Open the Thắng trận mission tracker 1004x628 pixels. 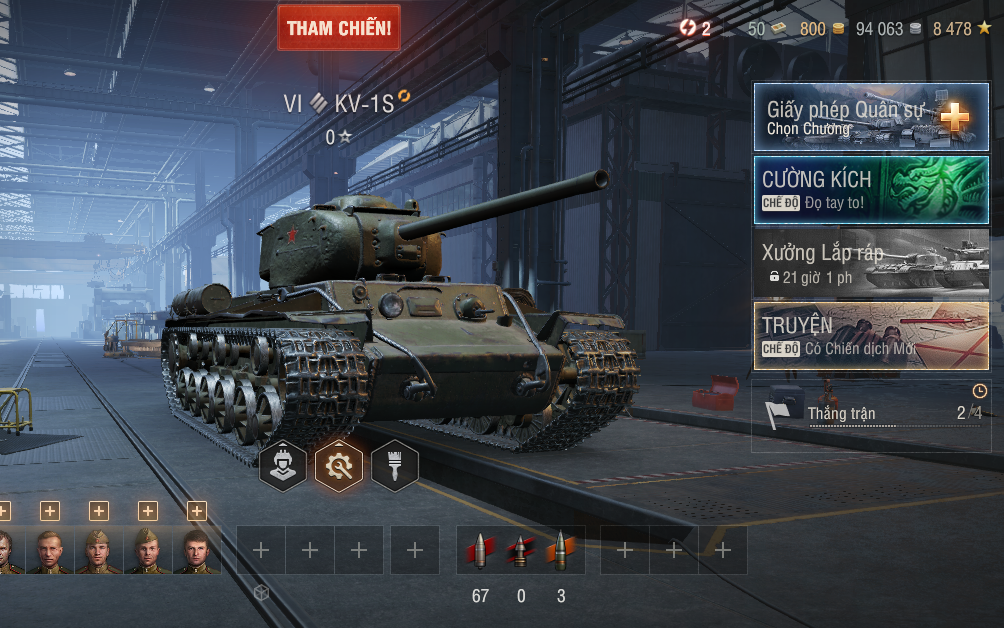[x=871, y=413]
